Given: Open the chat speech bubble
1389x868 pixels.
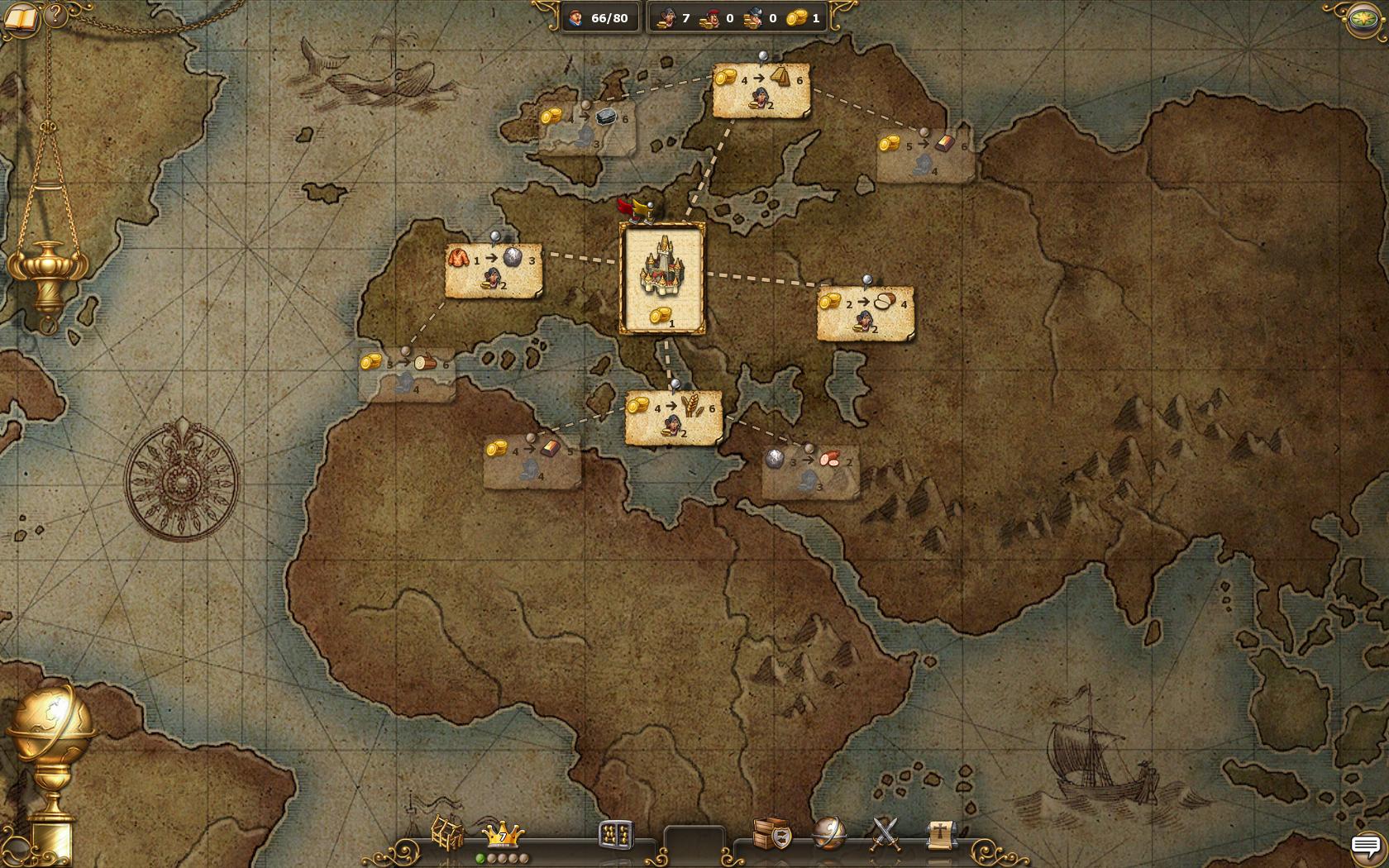Looking at the screenshot, I should 1366,846.
